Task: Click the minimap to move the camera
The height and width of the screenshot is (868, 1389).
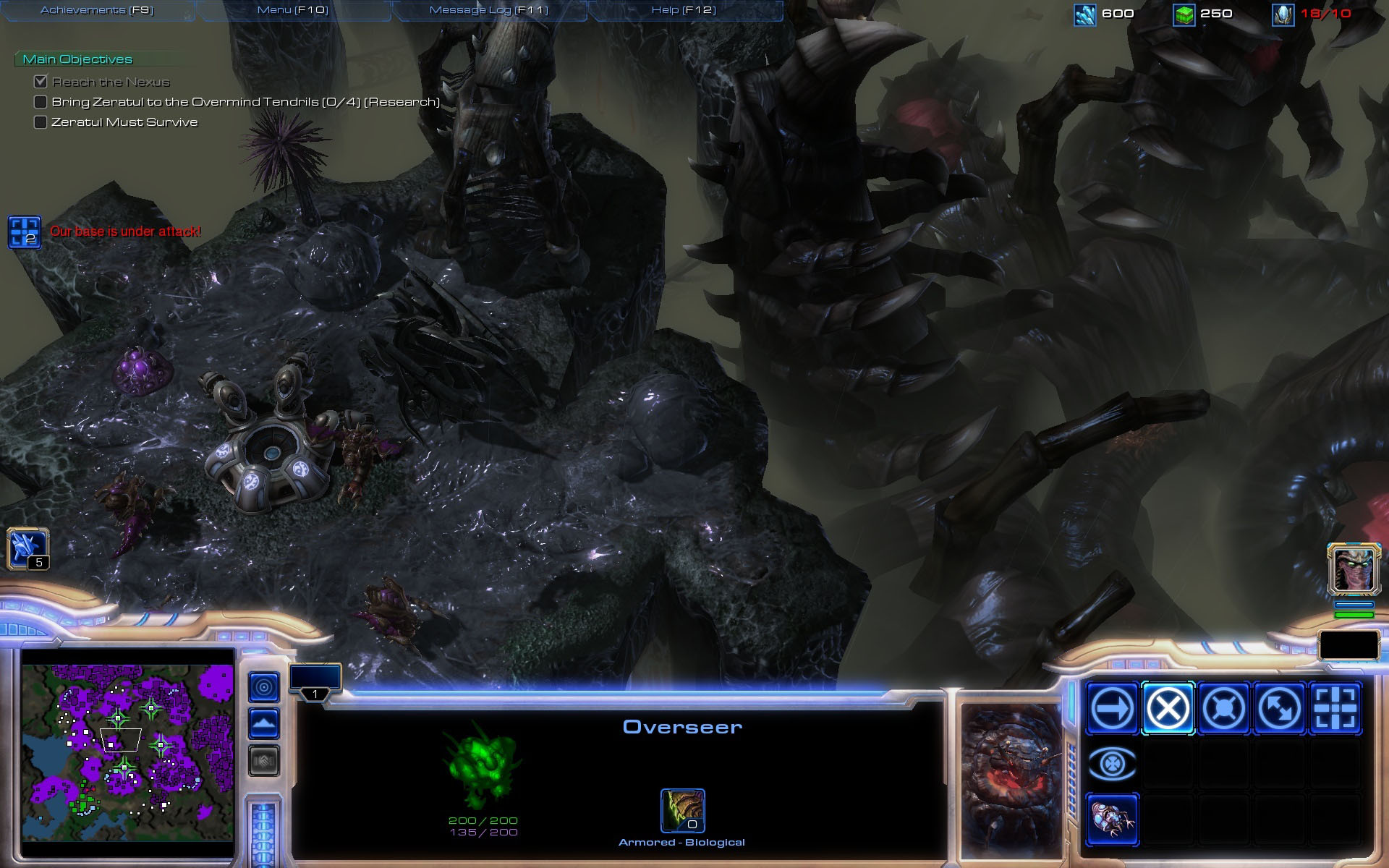Action: click(127, 754)
